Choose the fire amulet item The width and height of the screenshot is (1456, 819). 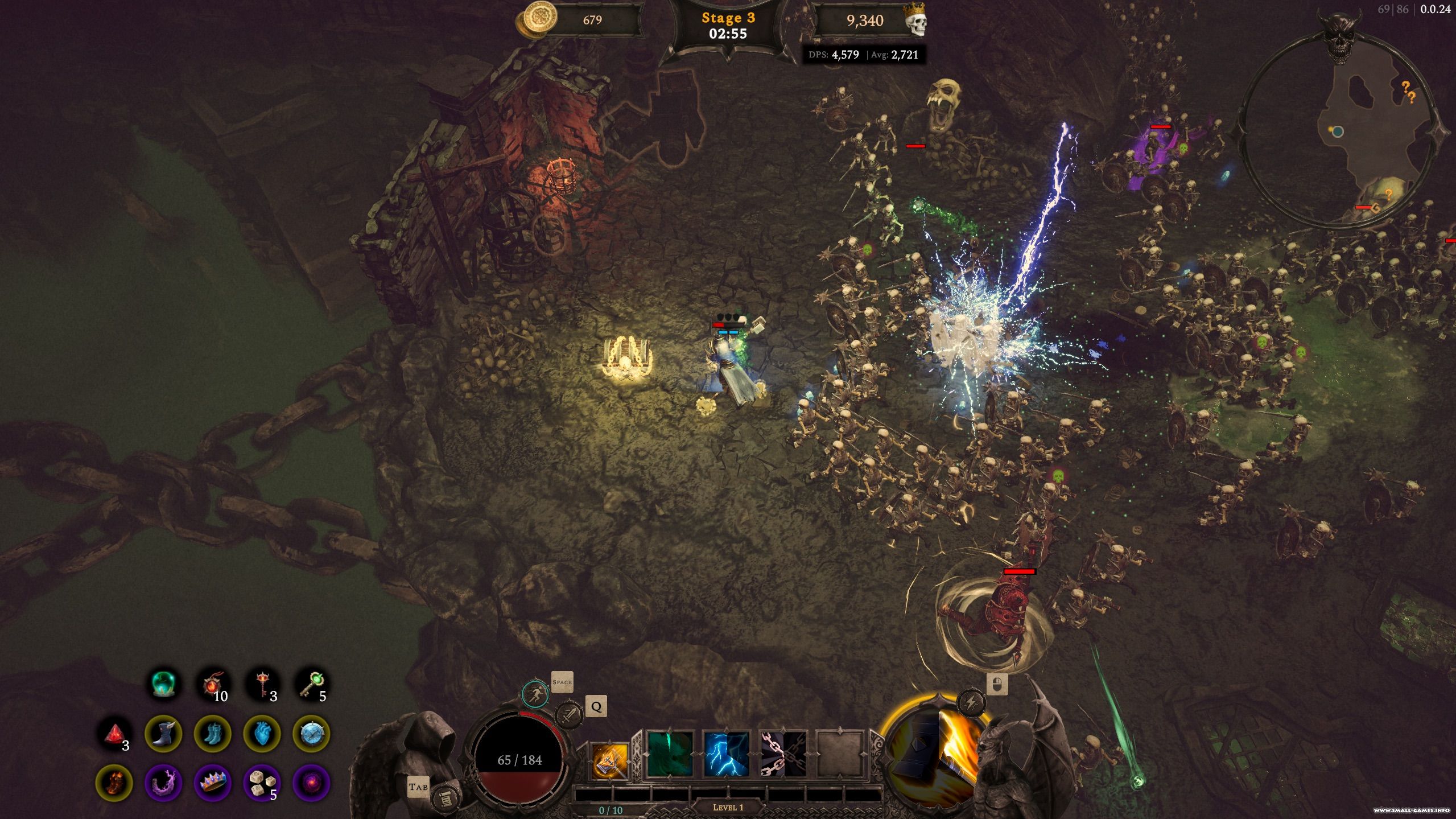(213, 684)
